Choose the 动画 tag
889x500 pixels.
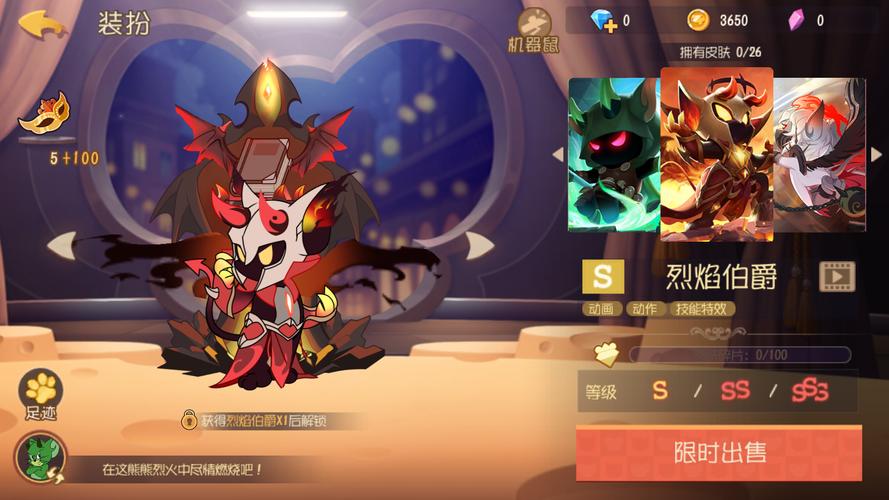(602, 309)
